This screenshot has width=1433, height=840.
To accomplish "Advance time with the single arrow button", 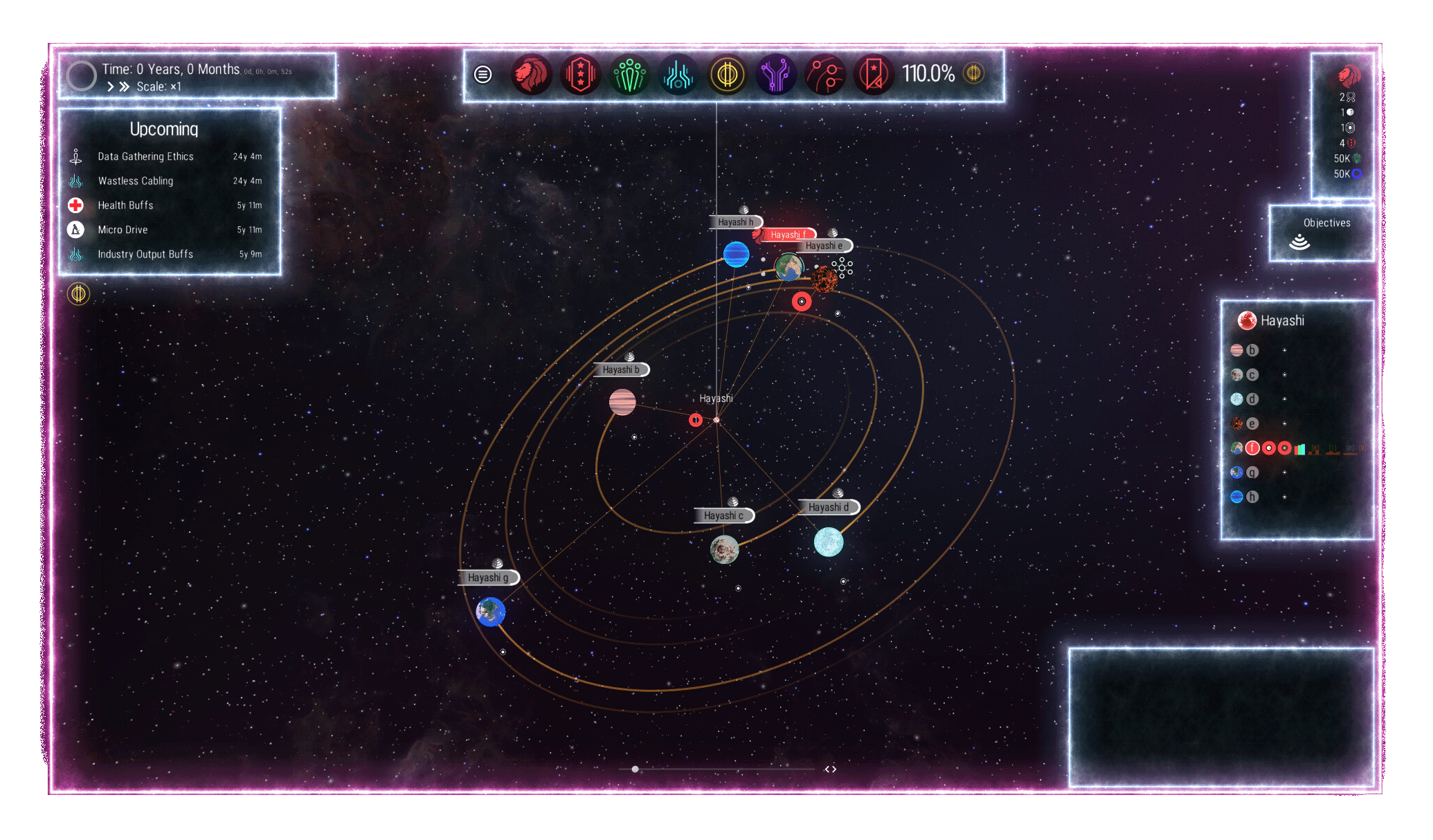I will [110, 86].
